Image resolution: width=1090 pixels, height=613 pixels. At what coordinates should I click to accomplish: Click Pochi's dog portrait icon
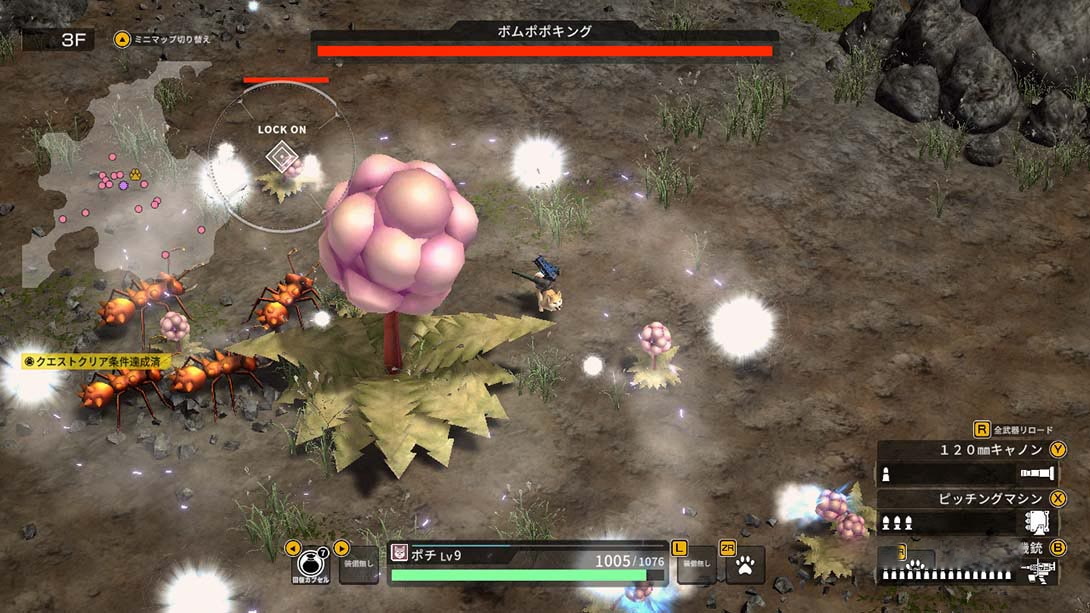(399, 553)
